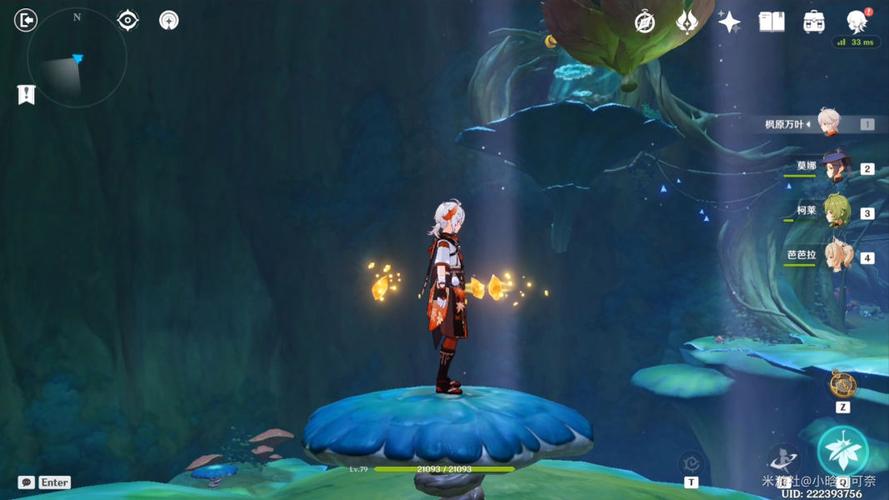
Task: Trigger Kazuha's elemental skill icon
Action: click(x=783, y=460)
